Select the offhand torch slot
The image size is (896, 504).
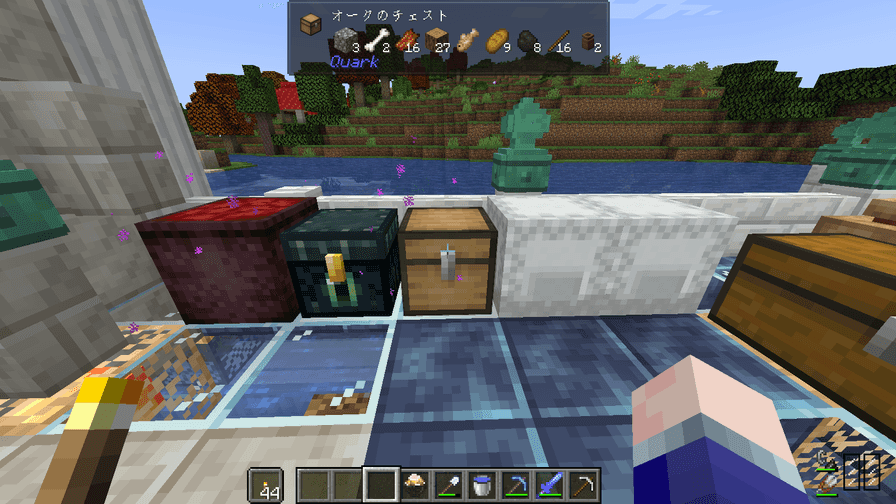pos(264,485)
